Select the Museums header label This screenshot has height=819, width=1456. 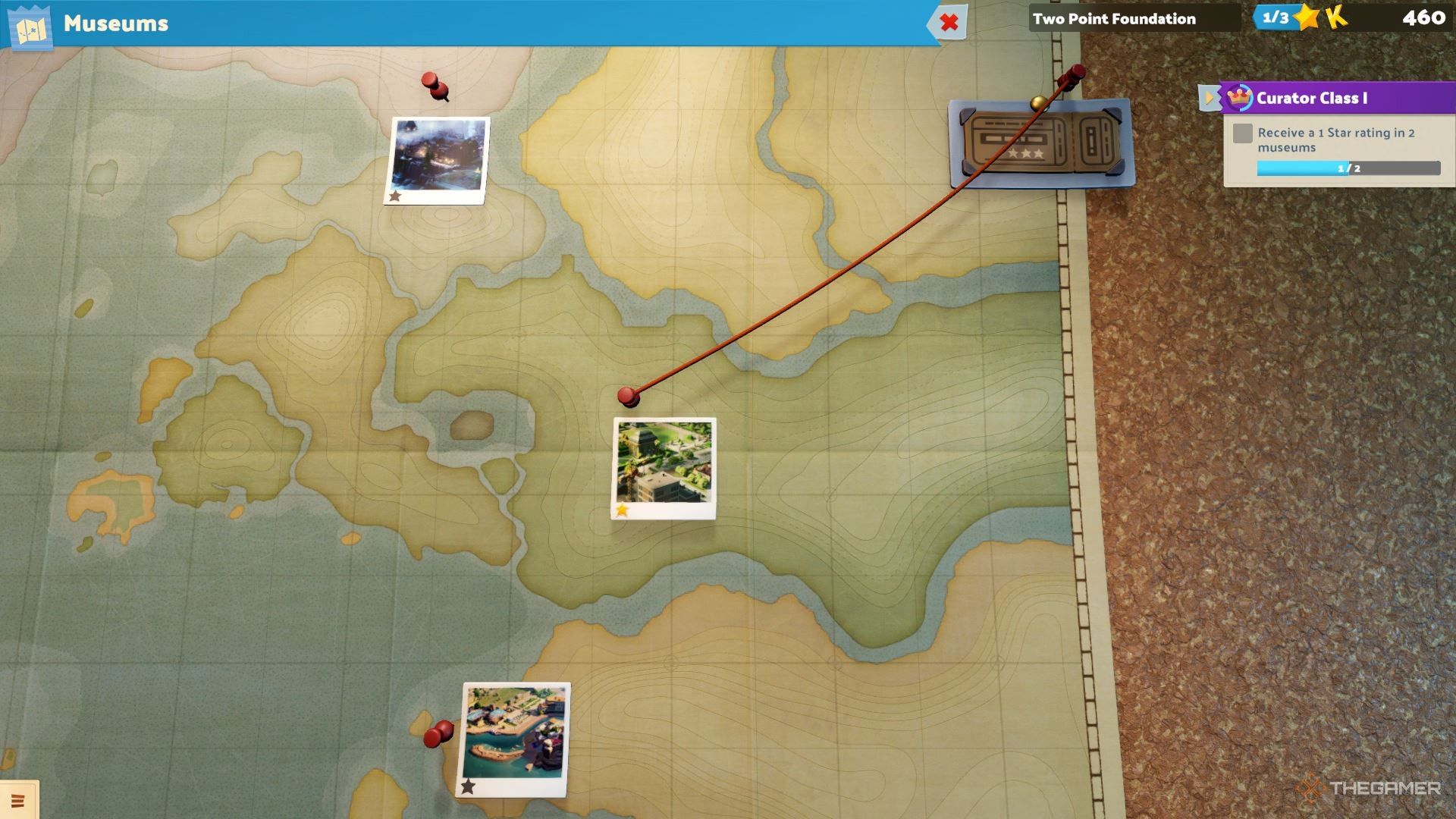(x=114, y=24)
